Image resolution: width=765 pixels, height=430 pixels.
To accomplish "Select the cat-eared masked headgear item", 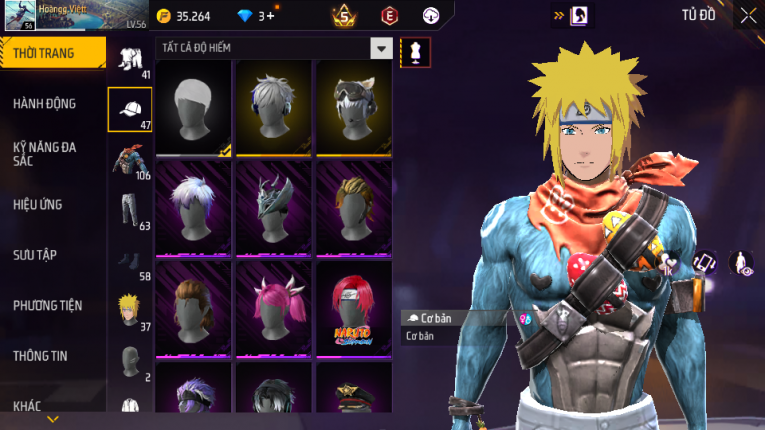I will [354, 108].
